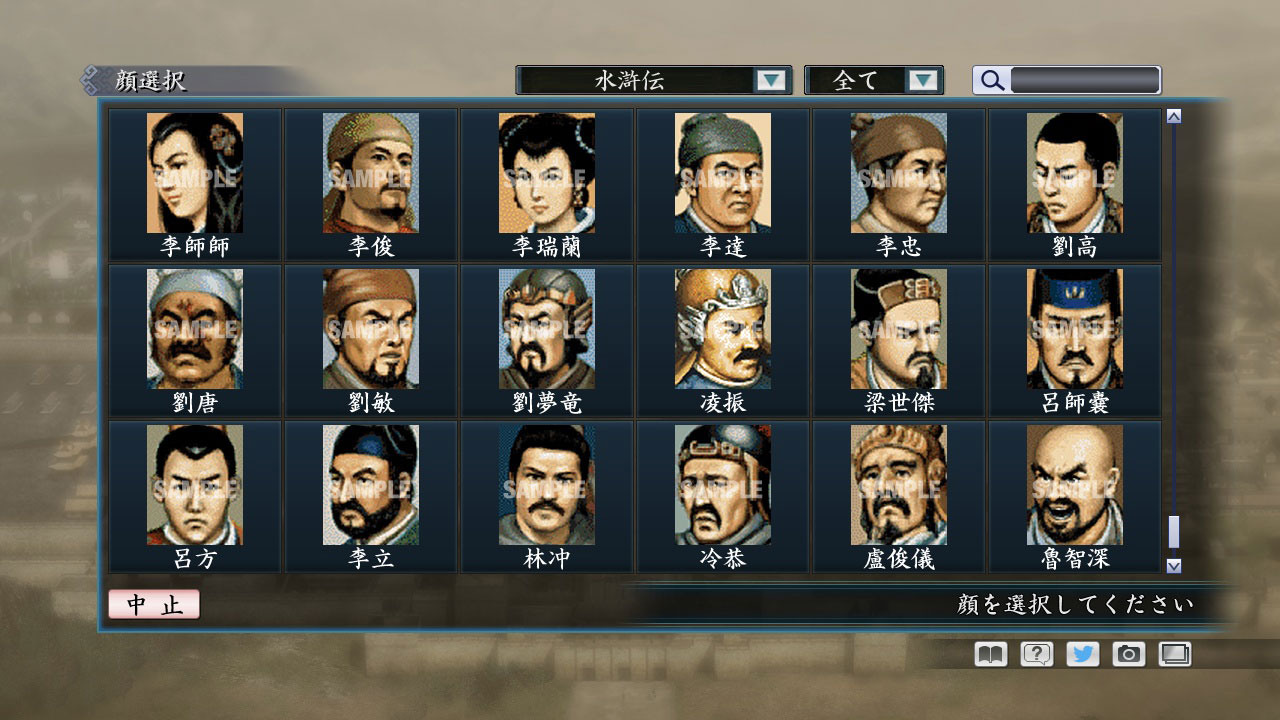Switch display mode with the window icon
The image size is (1280, 720).
pyautogui.click(x=1174, y=654)
